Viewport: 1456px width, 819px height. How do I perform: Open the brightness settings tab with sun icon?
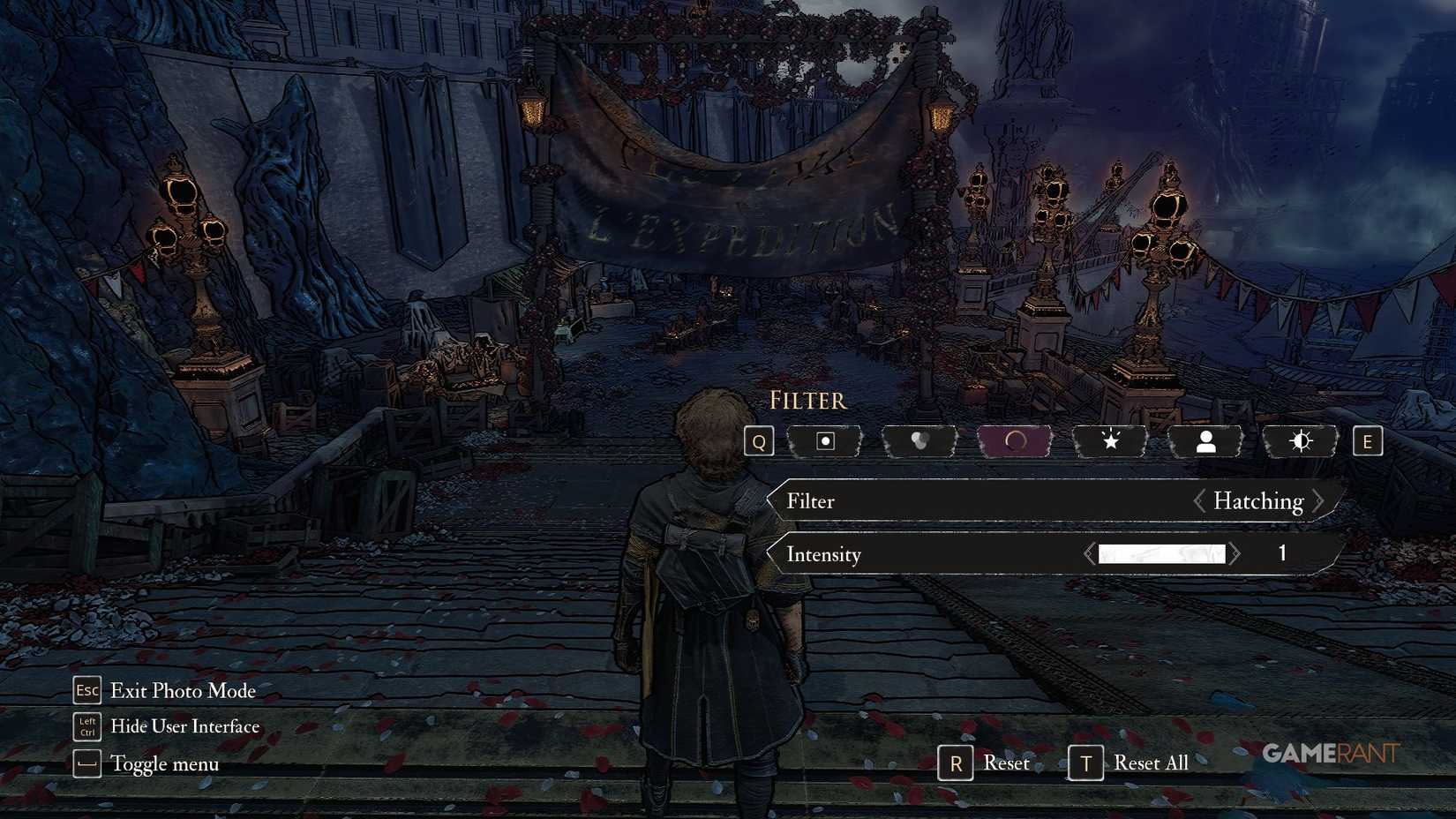pos(1300,440)
